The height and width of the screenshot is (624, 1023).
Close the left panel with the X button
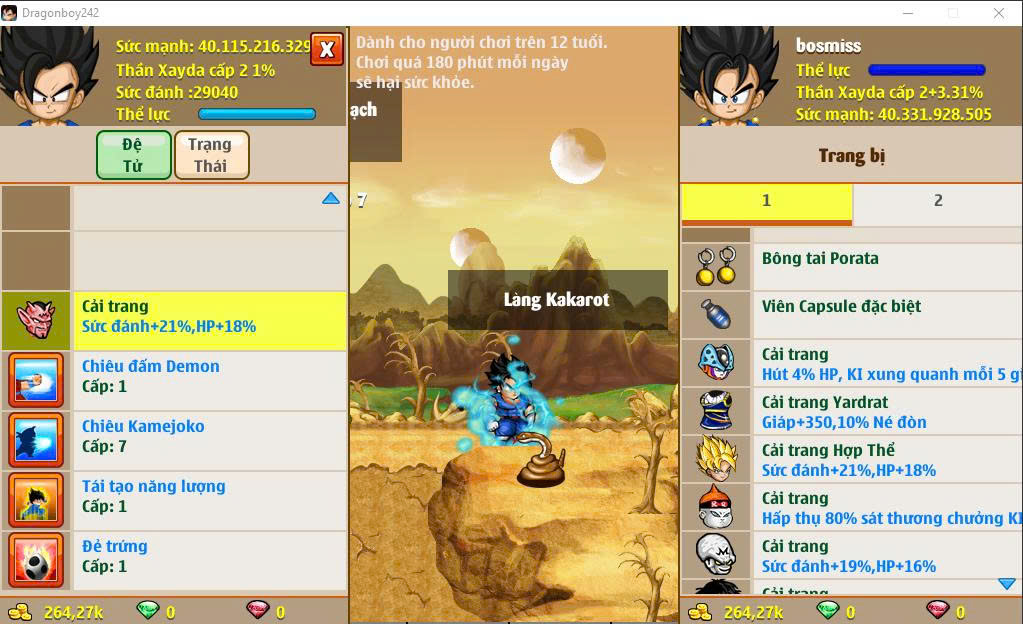point(327,49)
